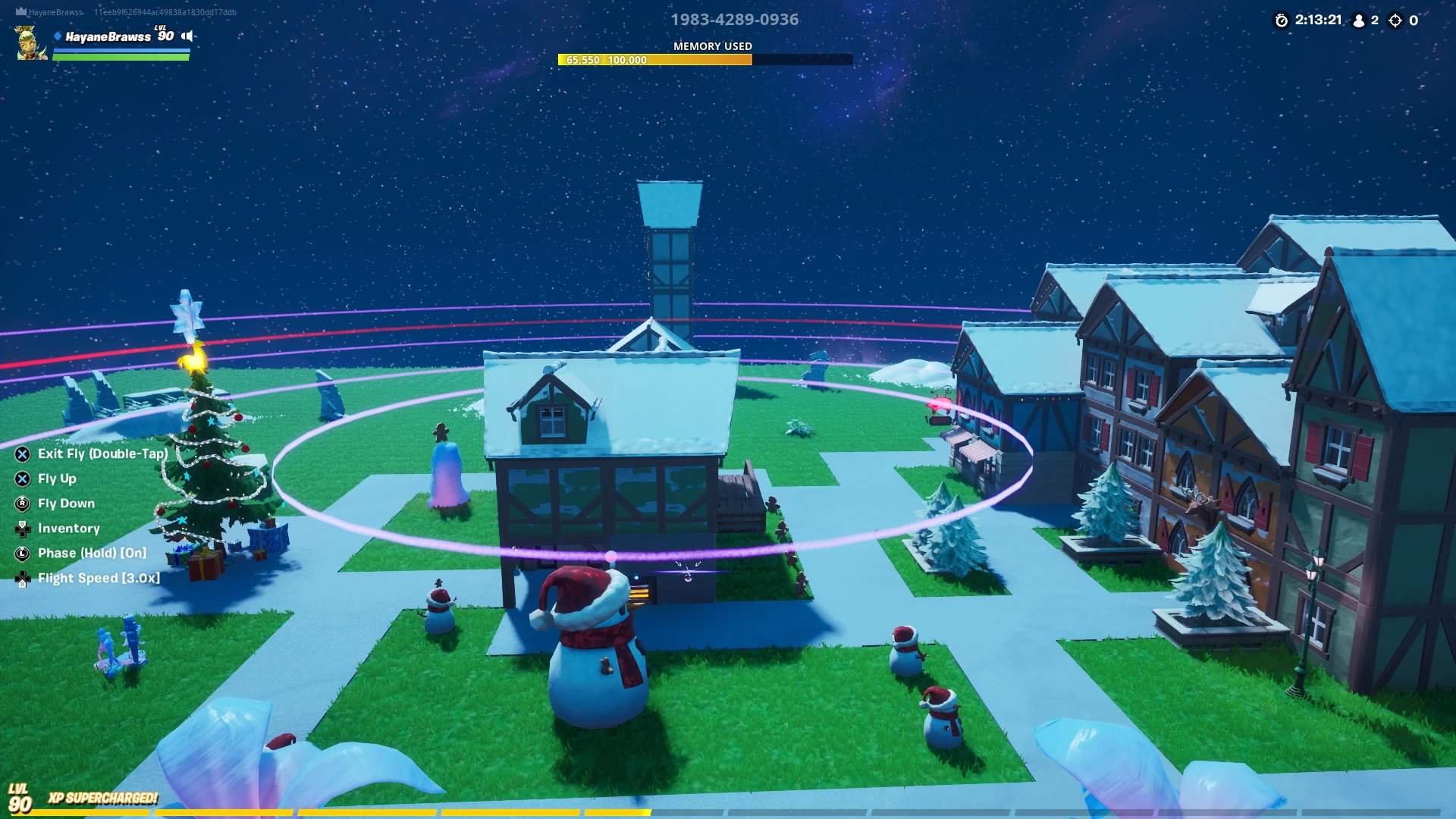Image resolution: width=1456 pixels, height=819 pixels.
Task: Click the eliminations crosshair icon
Action: [x=1396, y=21]
